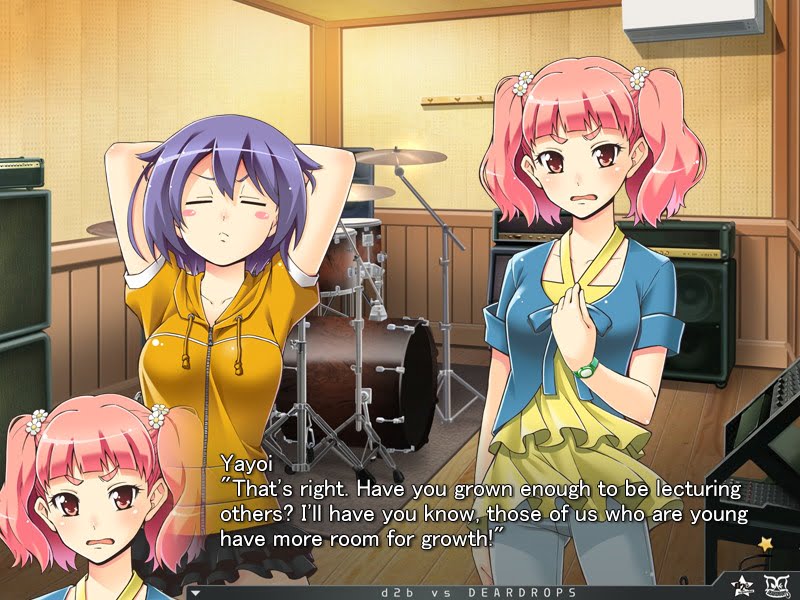Expand the bottom bar's small triangle menu

point(195,592)
